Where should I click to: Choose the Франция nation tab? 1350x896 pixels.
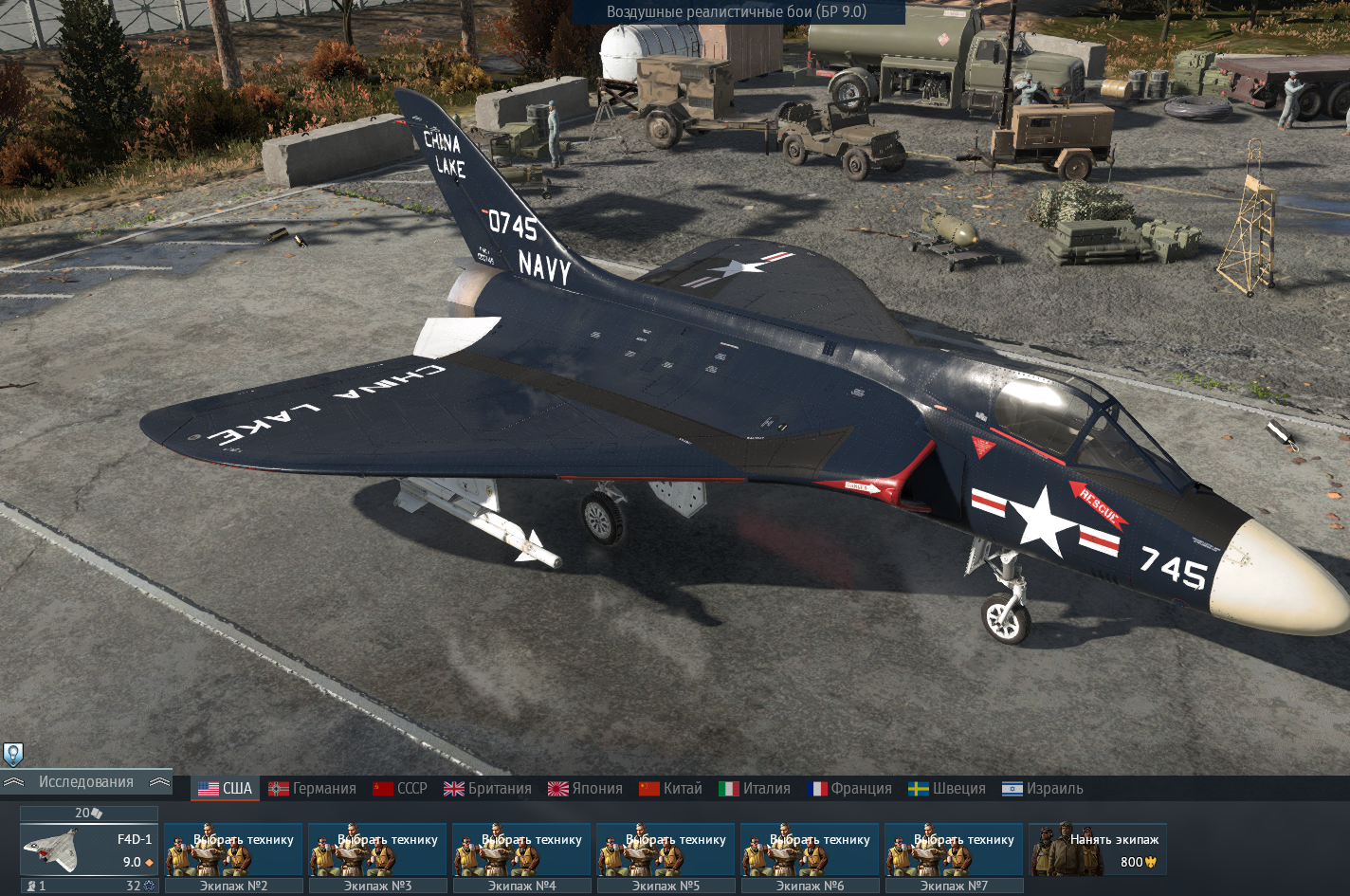click(x=849, y=789)
